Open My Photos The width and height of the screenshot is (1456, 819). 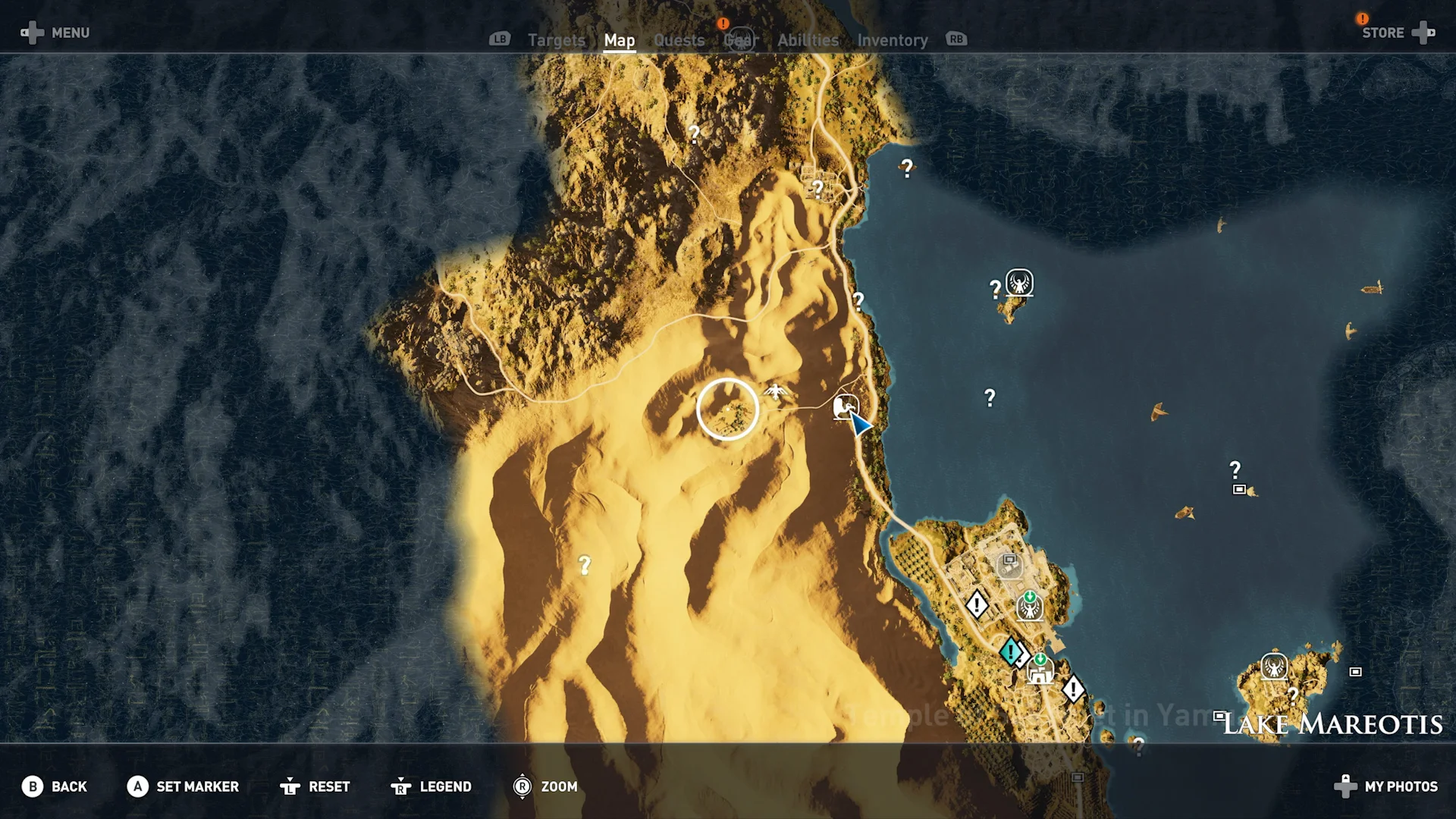click(x=1386, y=786)
